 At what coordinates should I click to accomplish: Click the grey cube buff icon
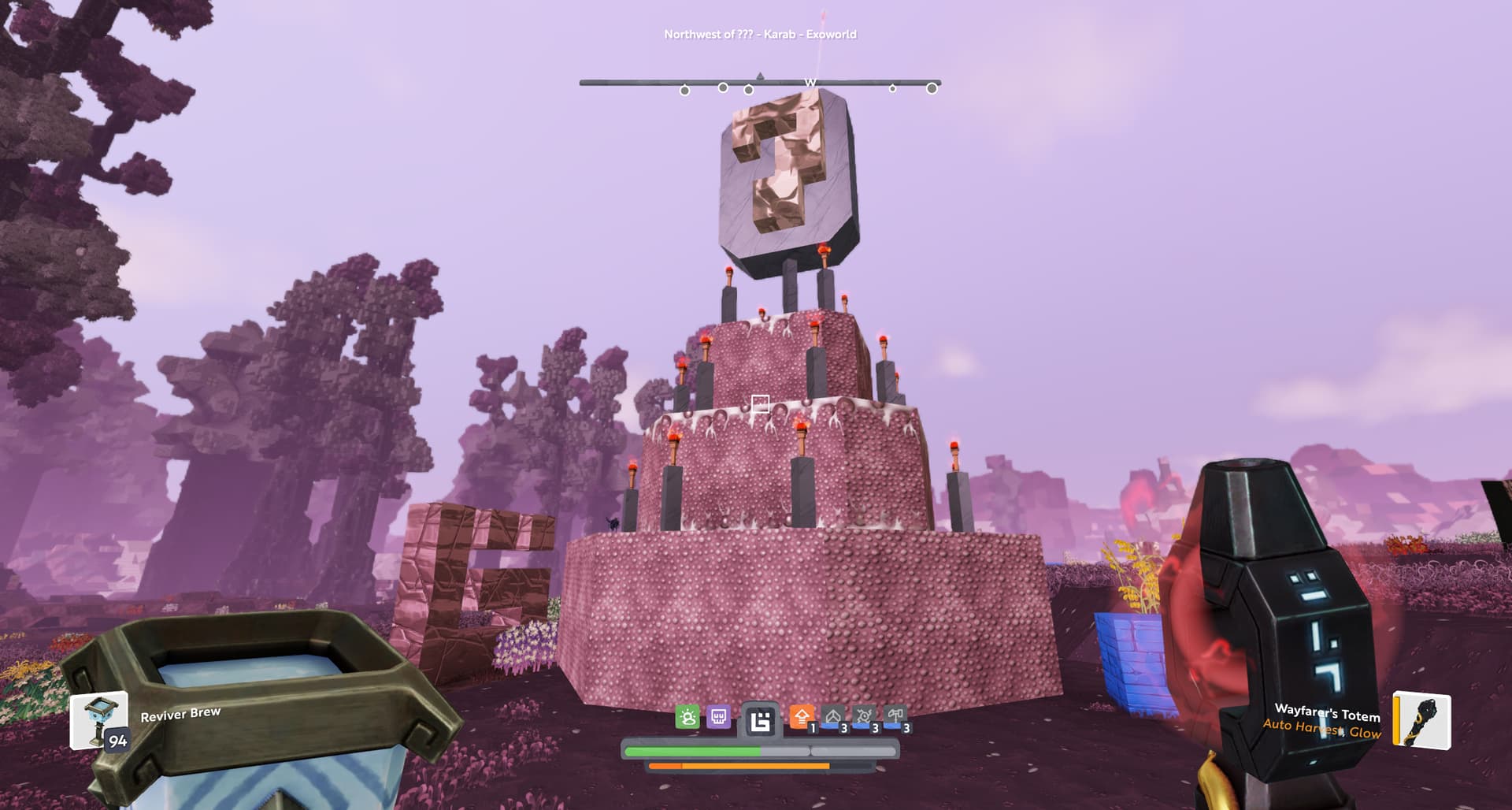tap(832, 717)
